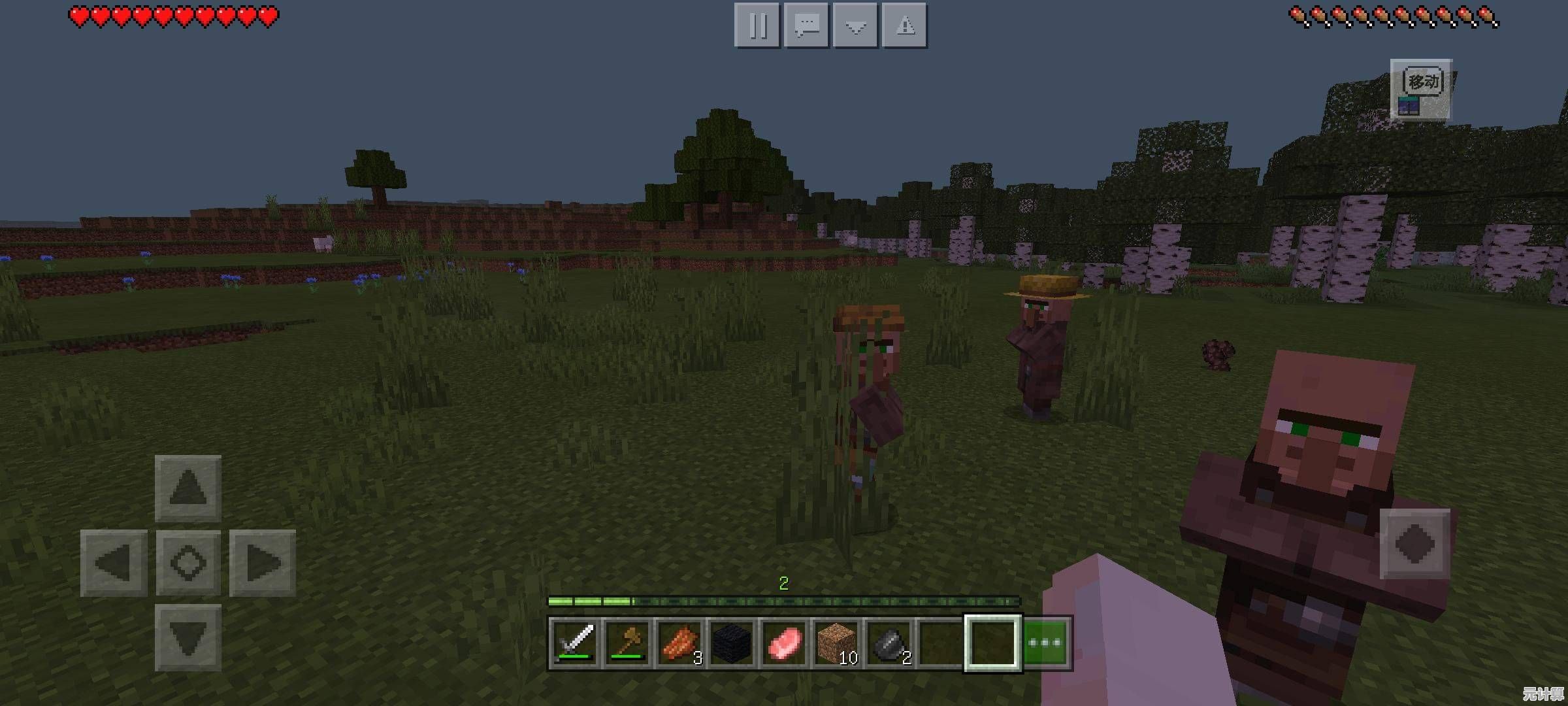The image size is (1568, 706).
Task: Select the dirt block stack slot
Action: [836, 643]
